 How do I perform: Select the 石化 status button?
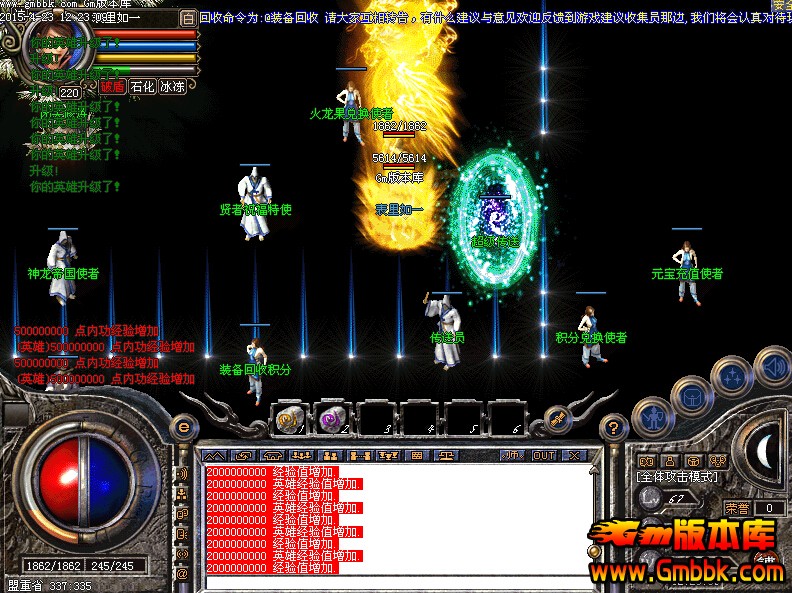click(x=142, y=87)
